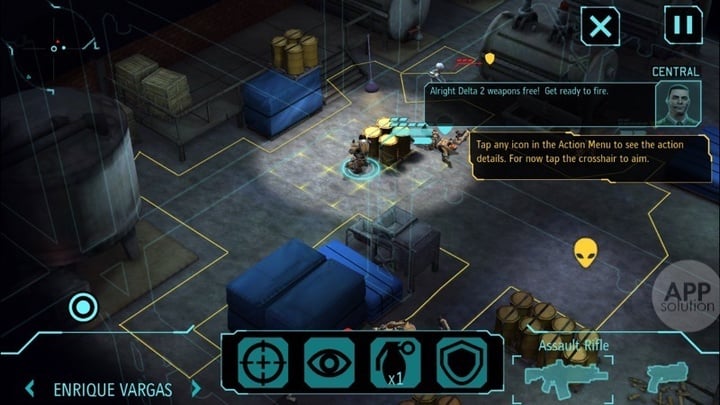Tap the crosshair aim action

point(263,363)
